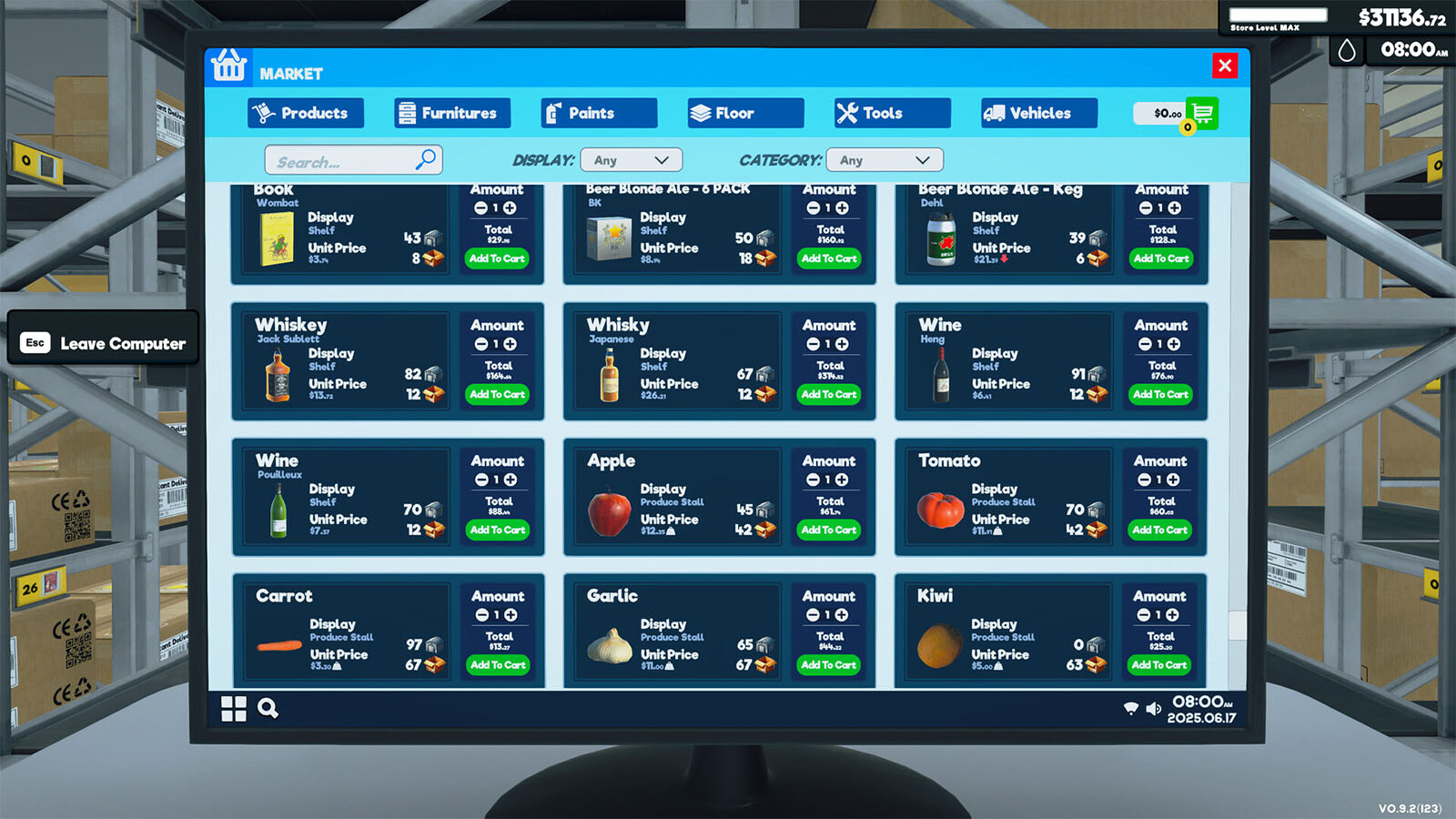Open the Furnitures tab

click(x=452, y=113)
